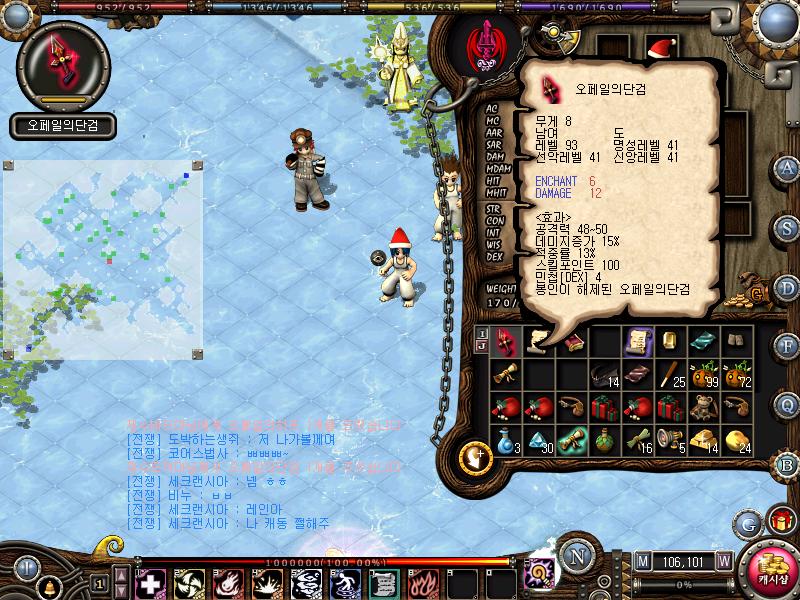Click the crescent moon plus button
Viewport: 800px width, 600px height.
(475, 456)
